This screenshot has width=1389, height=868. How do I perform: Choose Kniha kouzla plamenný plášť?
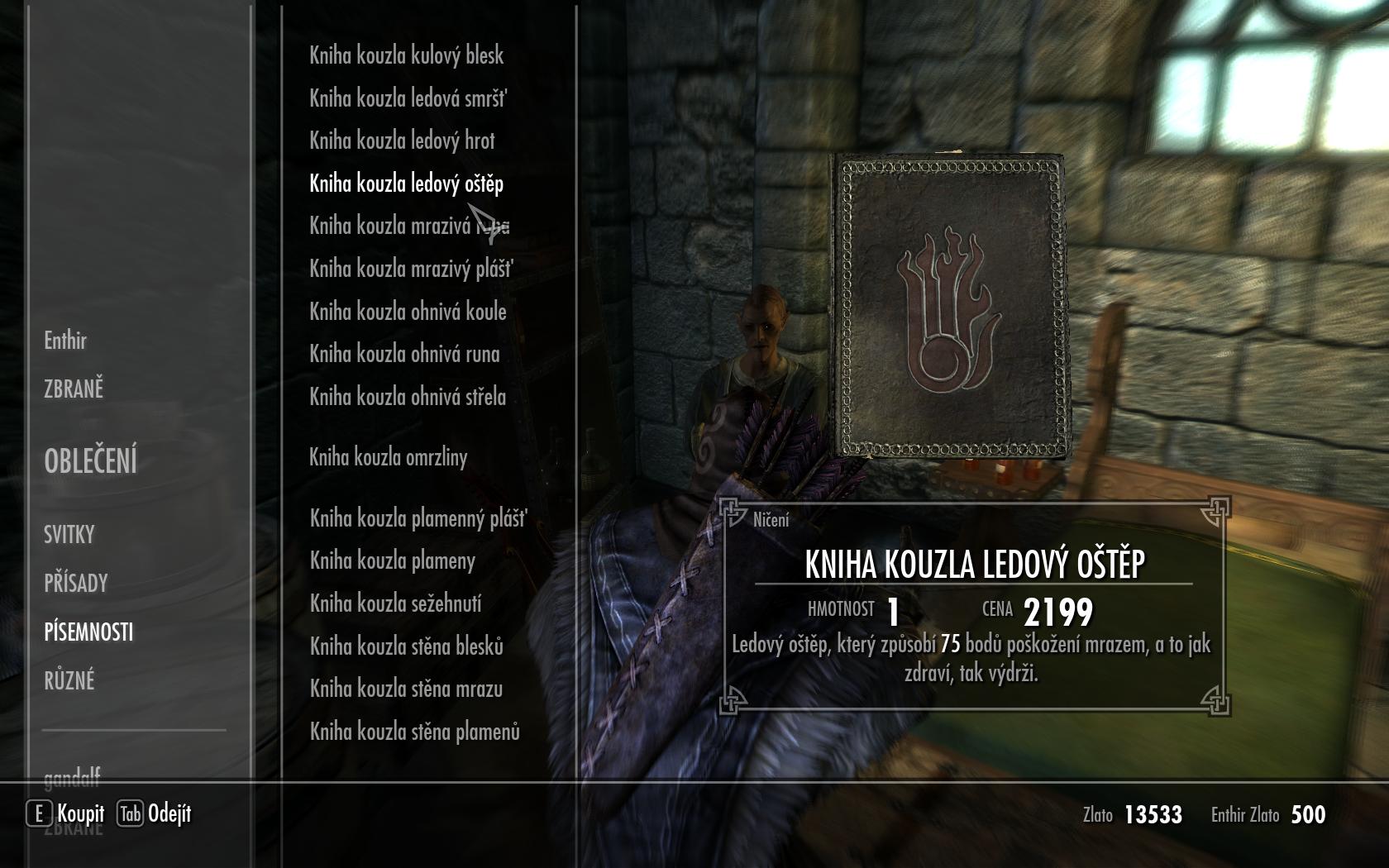click(418, 518)
